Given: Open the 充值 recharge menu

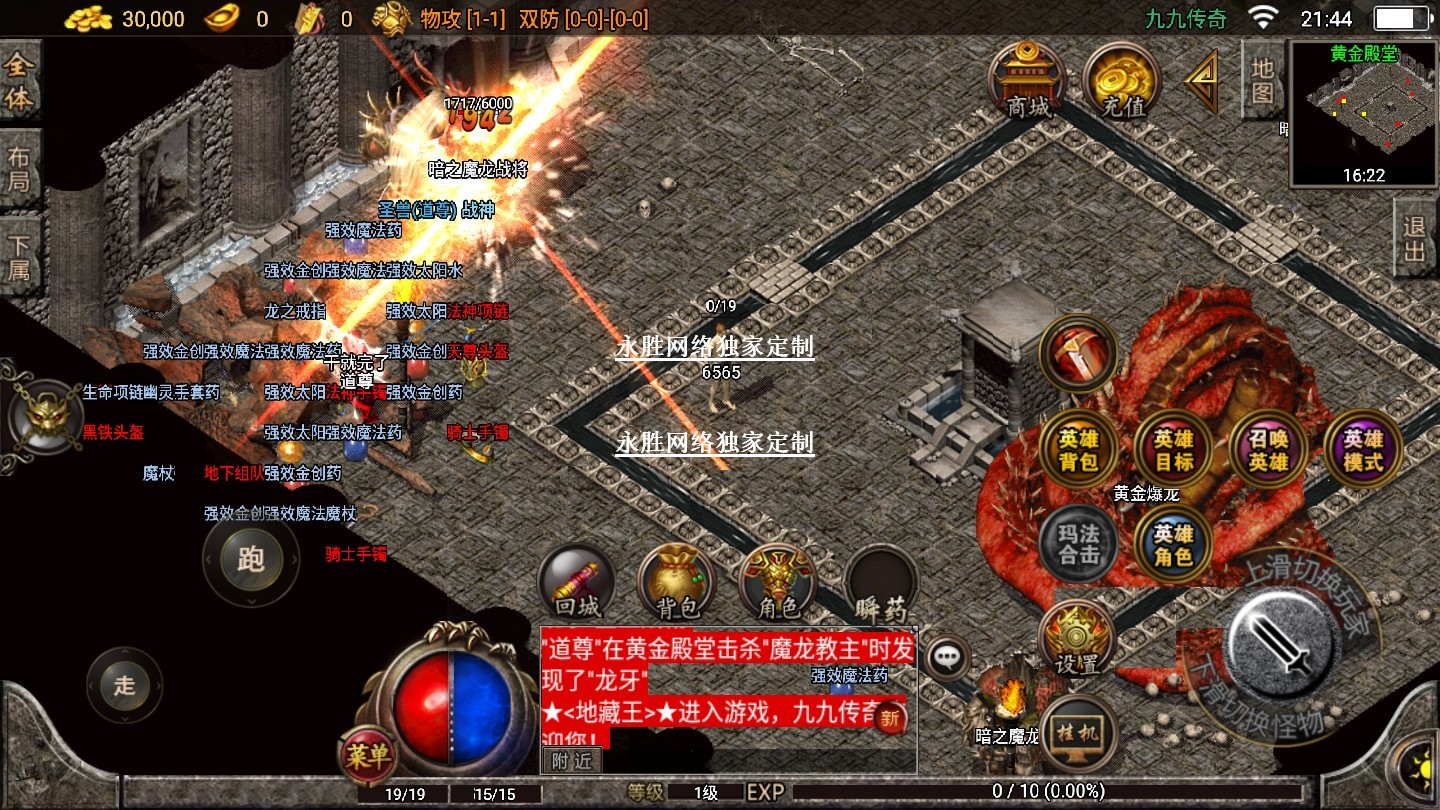Looking at the screenshot, I should [1121, 80].
